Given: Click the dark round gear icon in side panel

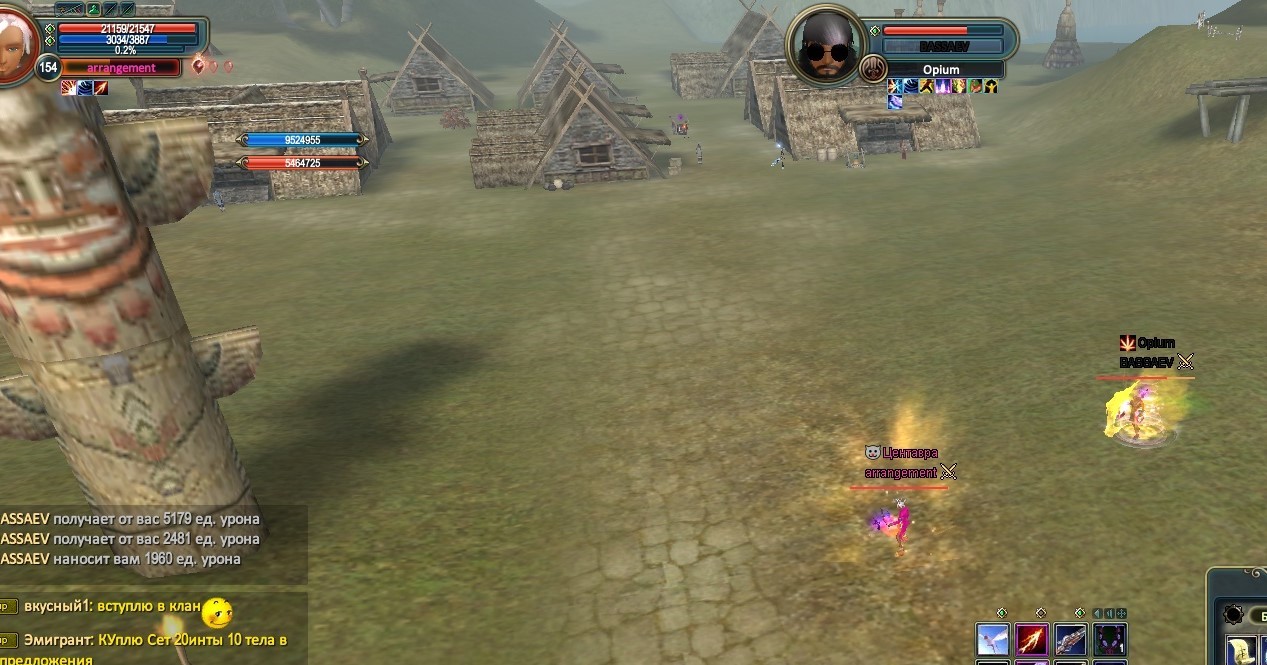Looking at the screenshot, I should click(x=1233, y=615).
